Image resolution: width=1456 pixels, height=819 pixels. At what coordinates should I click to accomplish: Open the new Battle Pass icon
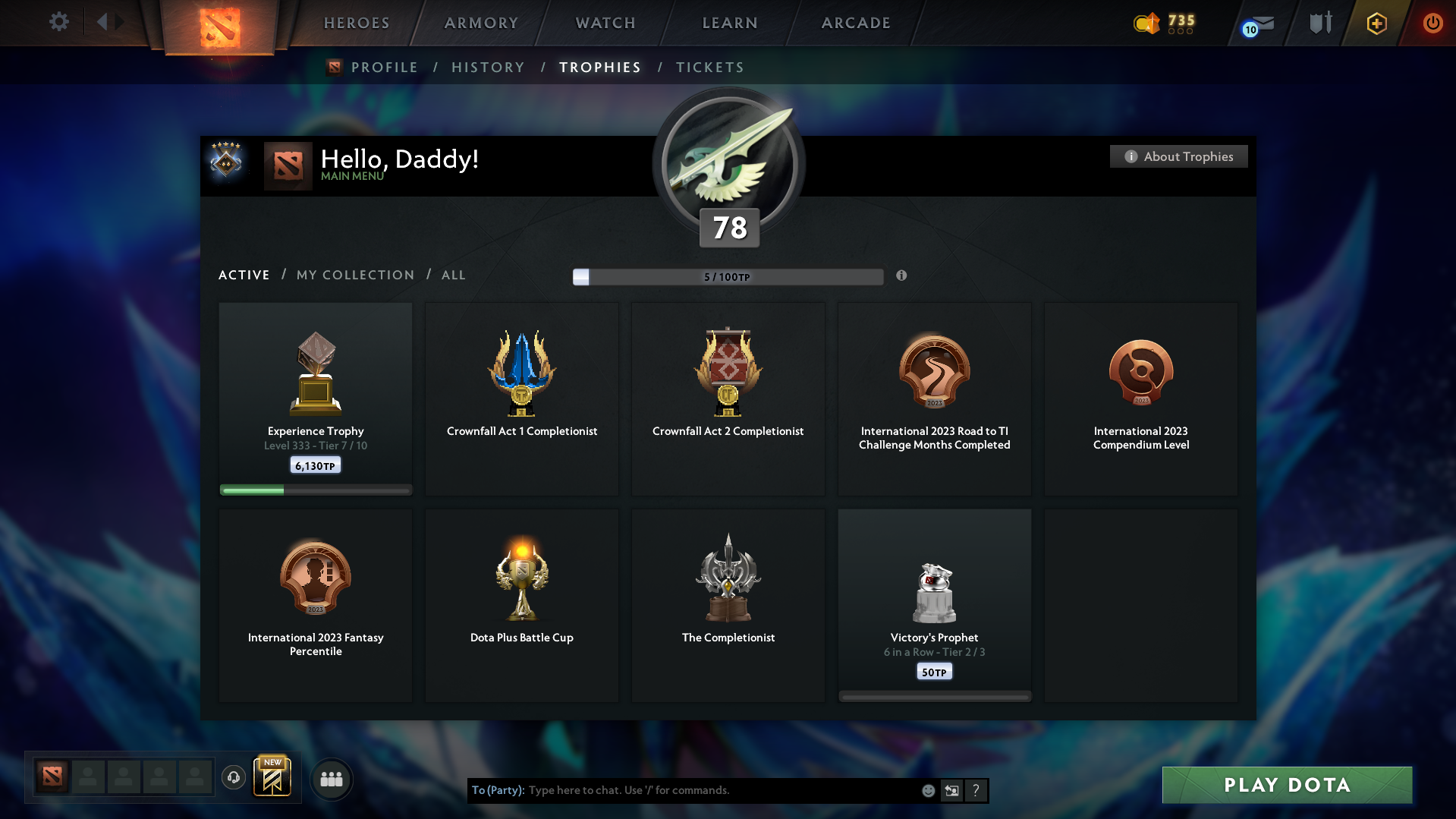[272, 777]
